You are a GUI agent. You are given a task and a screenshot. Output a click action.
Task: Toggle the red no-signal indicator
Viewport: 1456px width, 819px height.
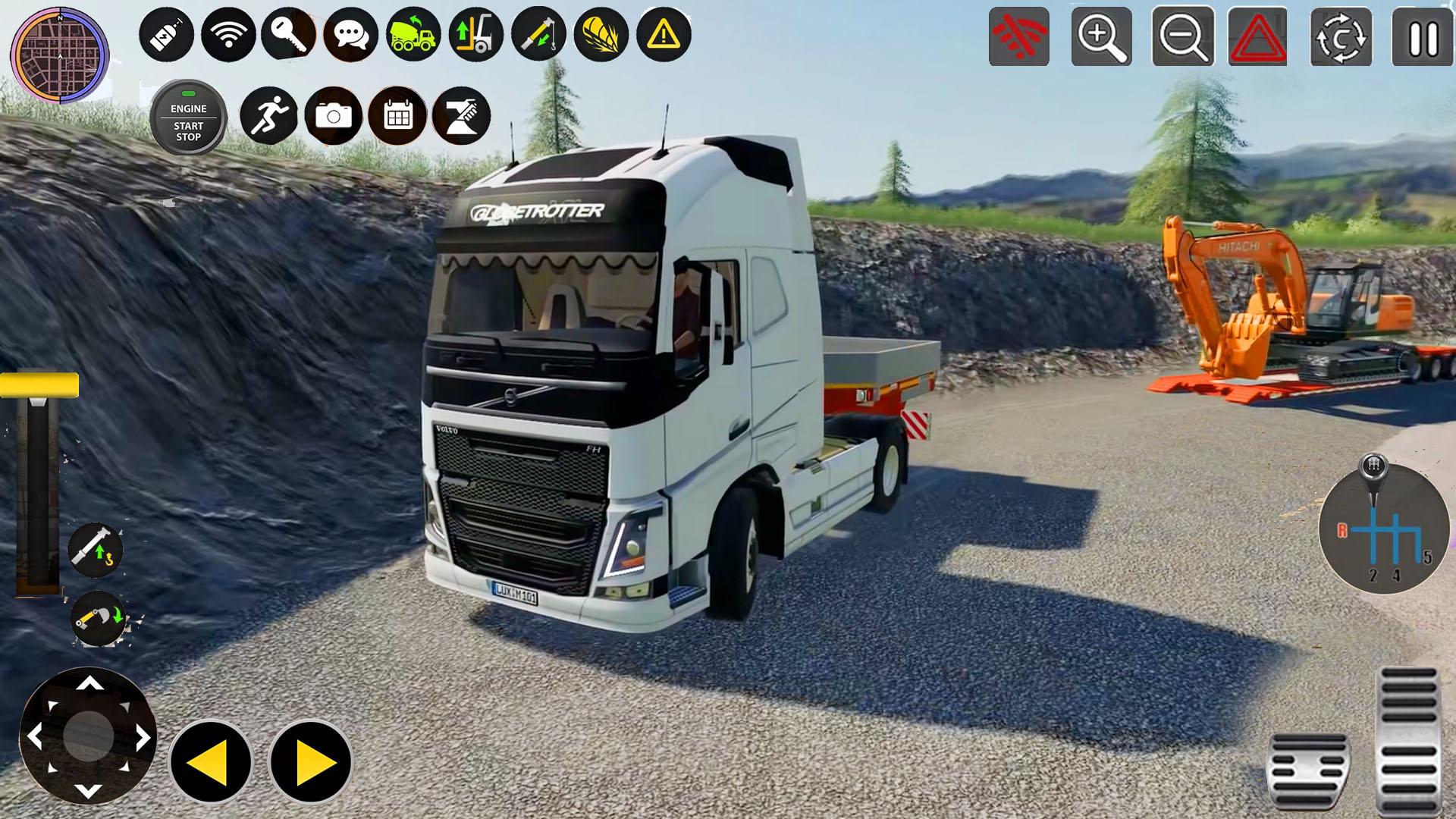pyautogui.click(x=1019, y=36)
